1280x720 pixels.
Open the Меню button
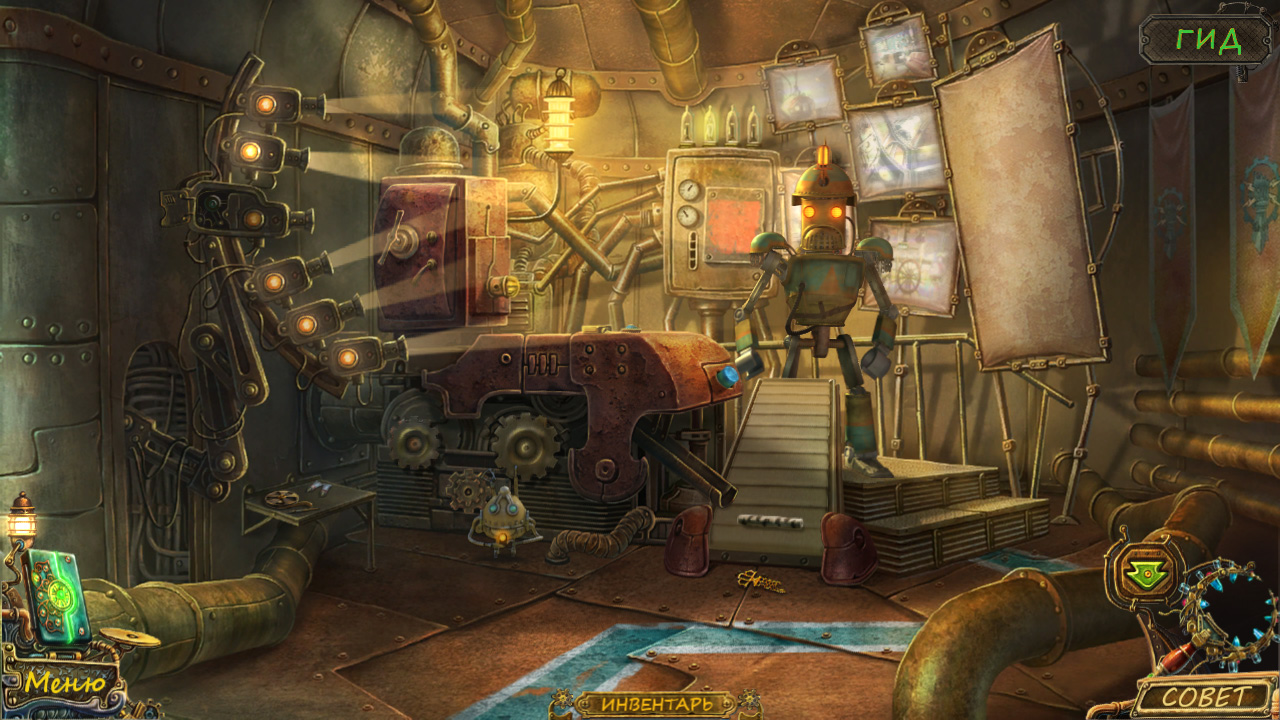coord(65,683)
